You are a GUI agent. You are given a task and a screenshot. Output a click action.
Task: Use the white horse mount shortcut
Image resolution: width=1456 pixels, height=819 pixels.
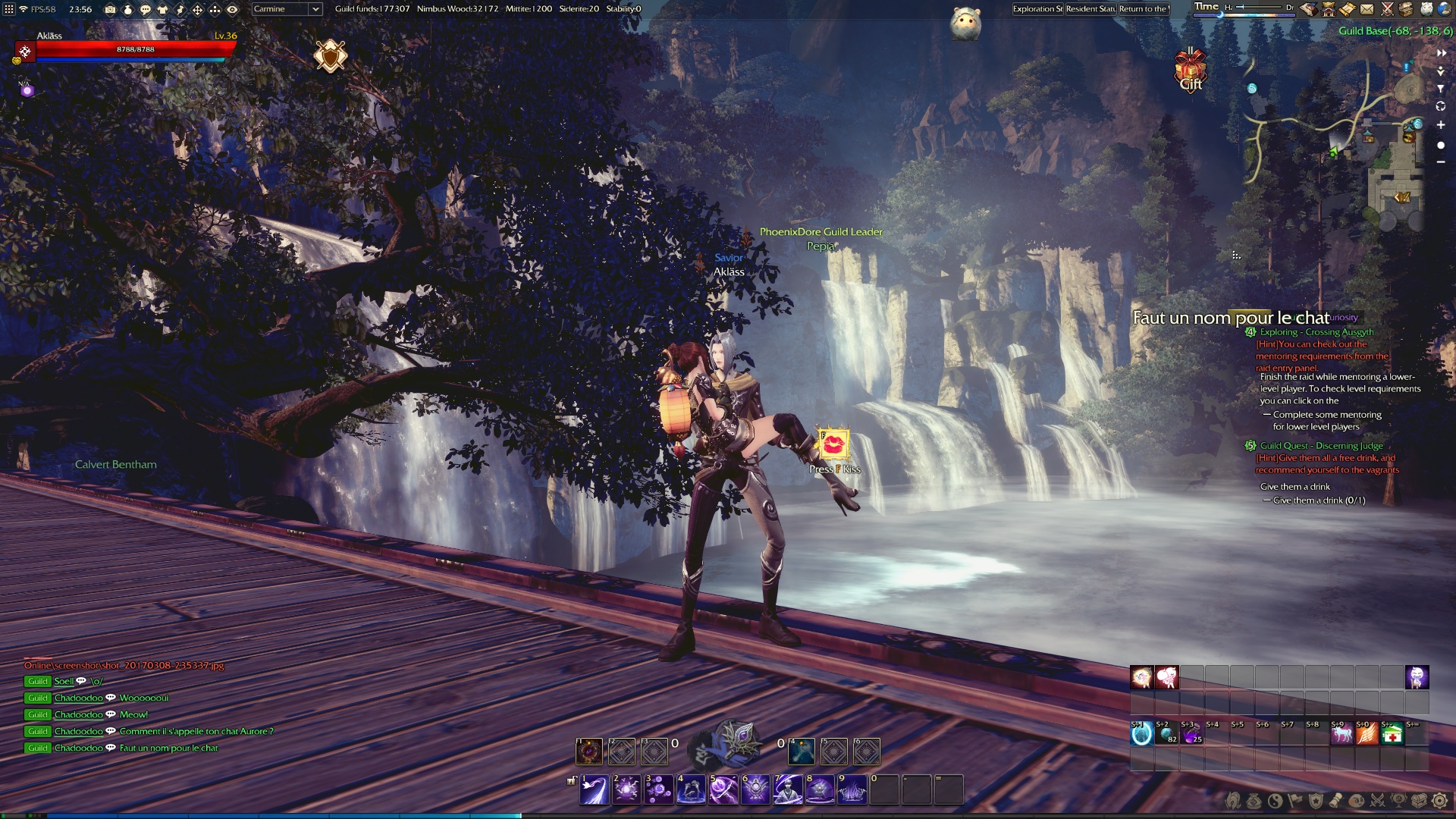point(1341,734)
